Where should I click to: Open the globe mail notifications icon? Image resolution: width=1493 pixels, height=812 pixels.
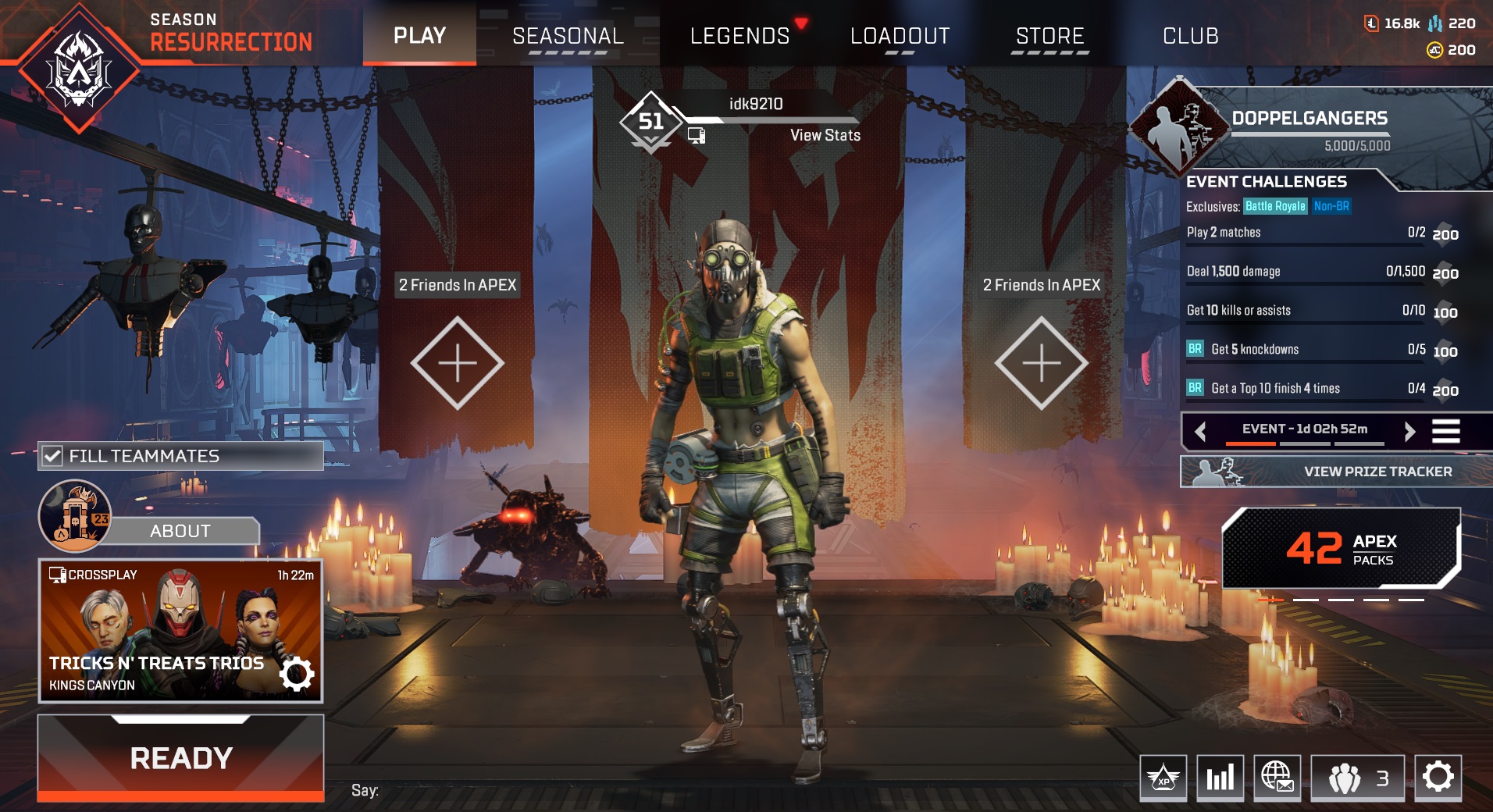pyautogui.click(x=1280, y=778)
